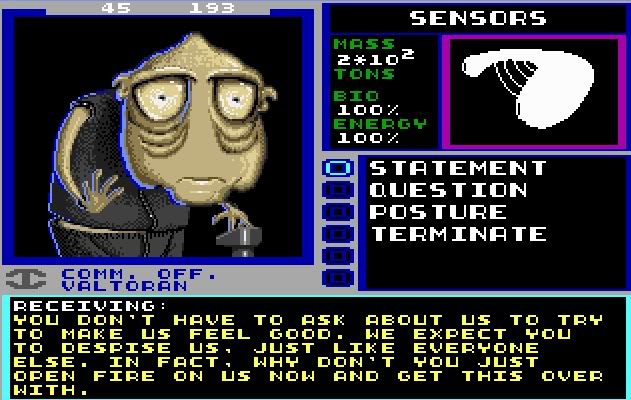Select TERMINATE to end communication
The height and width of the screenshot is (400, 631).
(x=458, y=234)
